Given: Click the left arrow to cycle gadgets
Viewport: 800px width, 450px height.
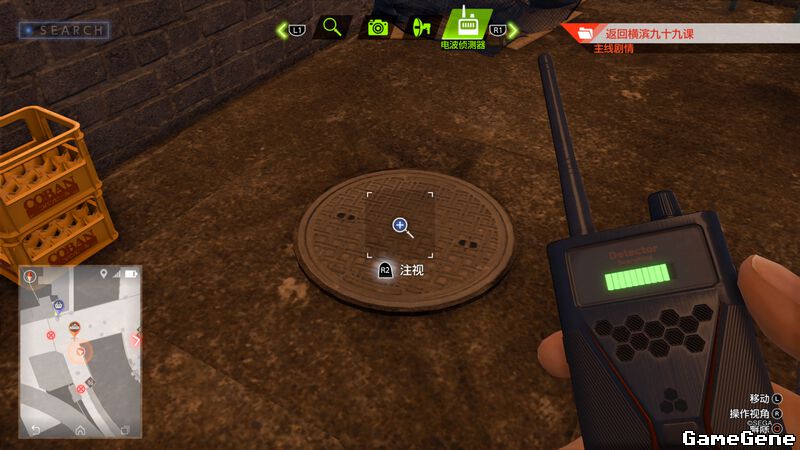Looking at the screenshot, I should 283,30.
